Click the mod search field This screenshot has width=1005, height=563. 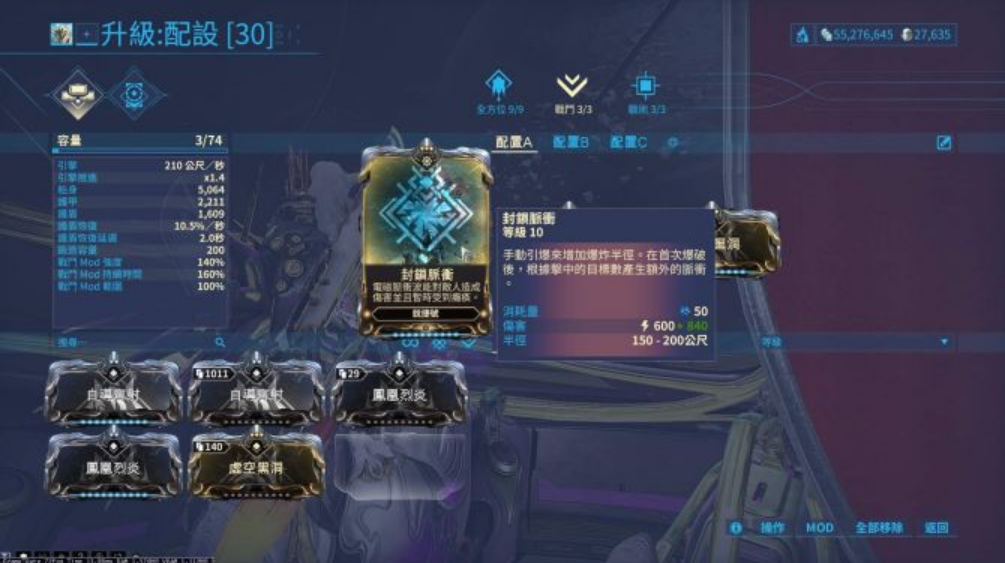140,342
